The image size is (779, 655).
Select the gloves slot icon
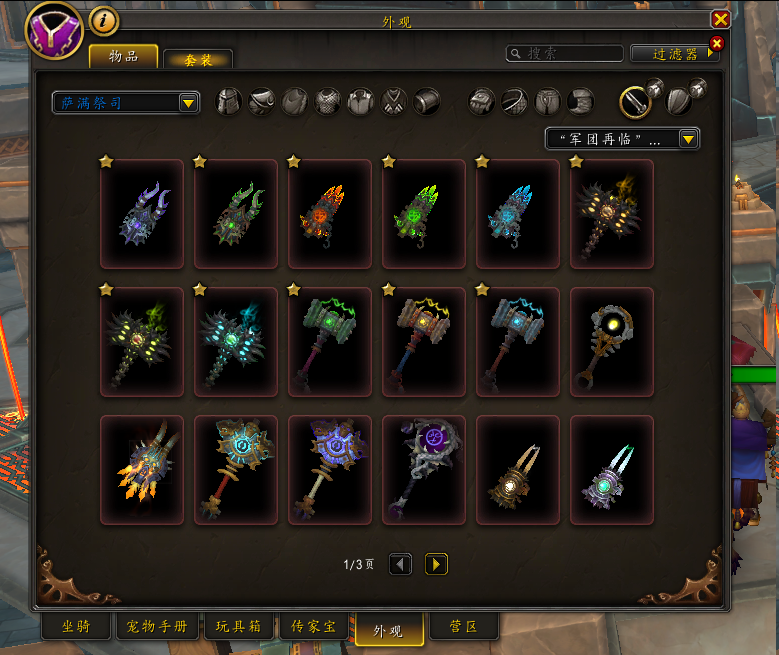(x=482, y=101)
